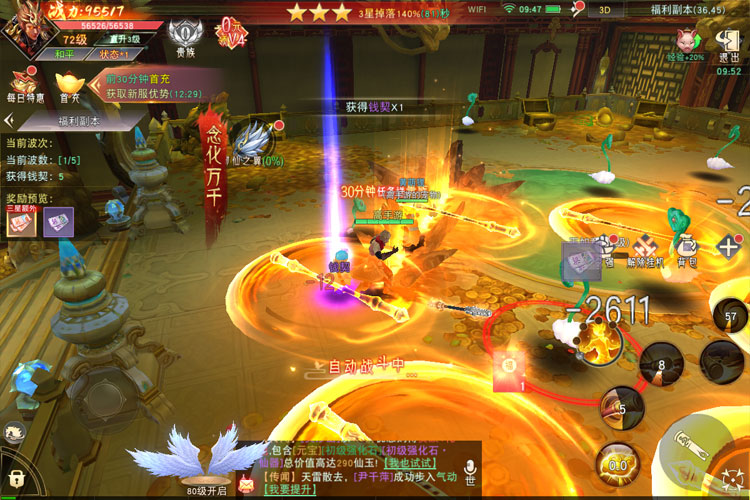
Task: Open the 每日特惠 daily deals icon
Action: point(24,83)
